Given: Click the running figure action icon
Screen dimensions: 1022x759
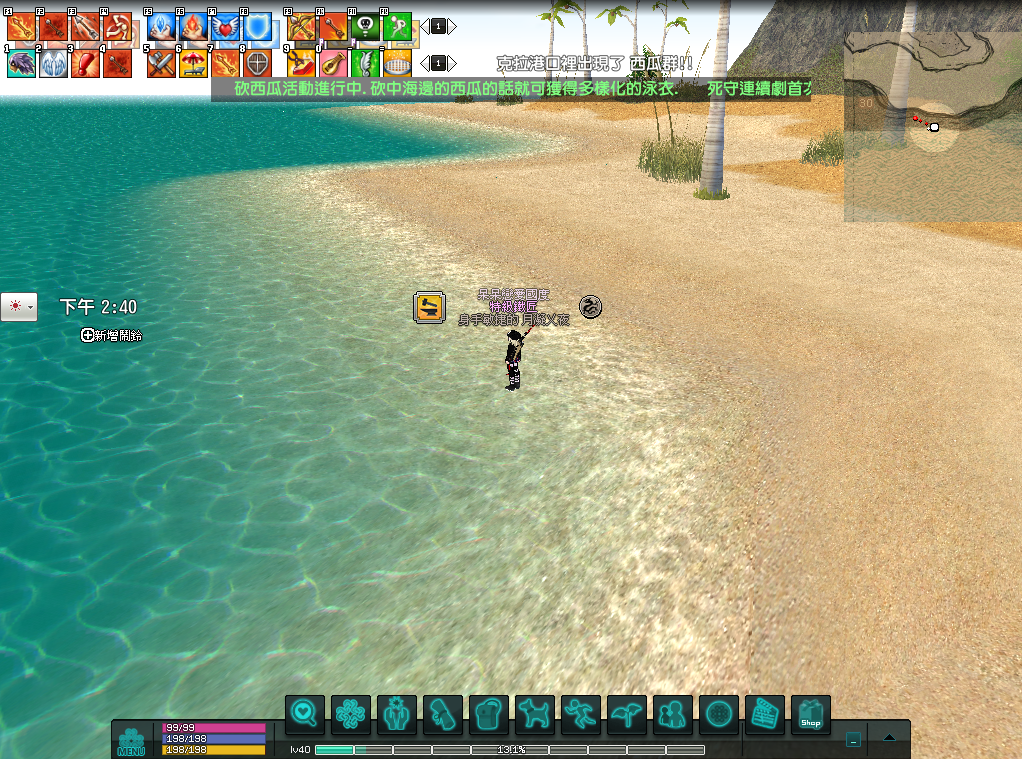Looking at the screenshot, I should point(581,715).
